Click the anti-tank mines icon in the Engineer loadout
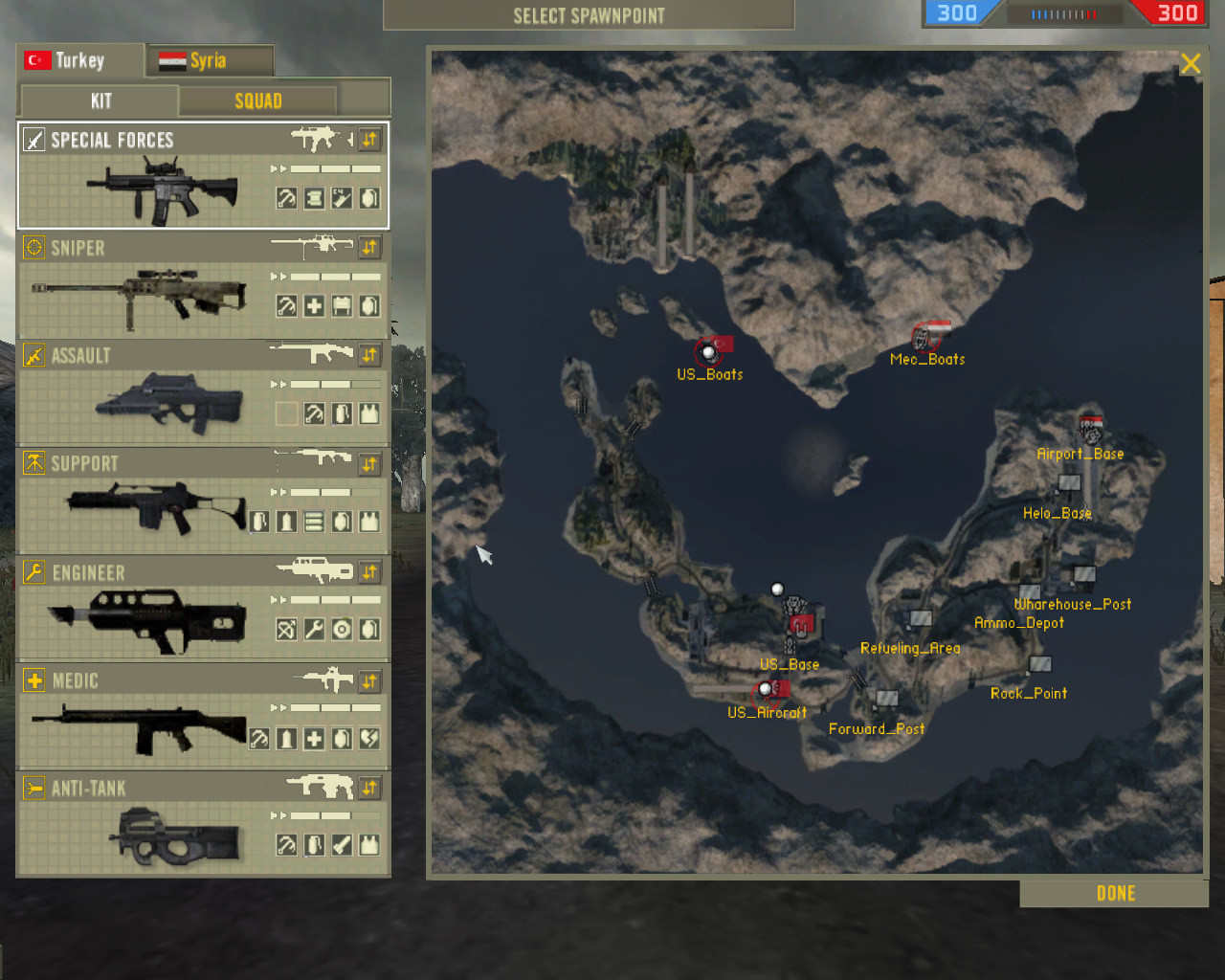Screen dimensions: 1225x980 point(343,629)
